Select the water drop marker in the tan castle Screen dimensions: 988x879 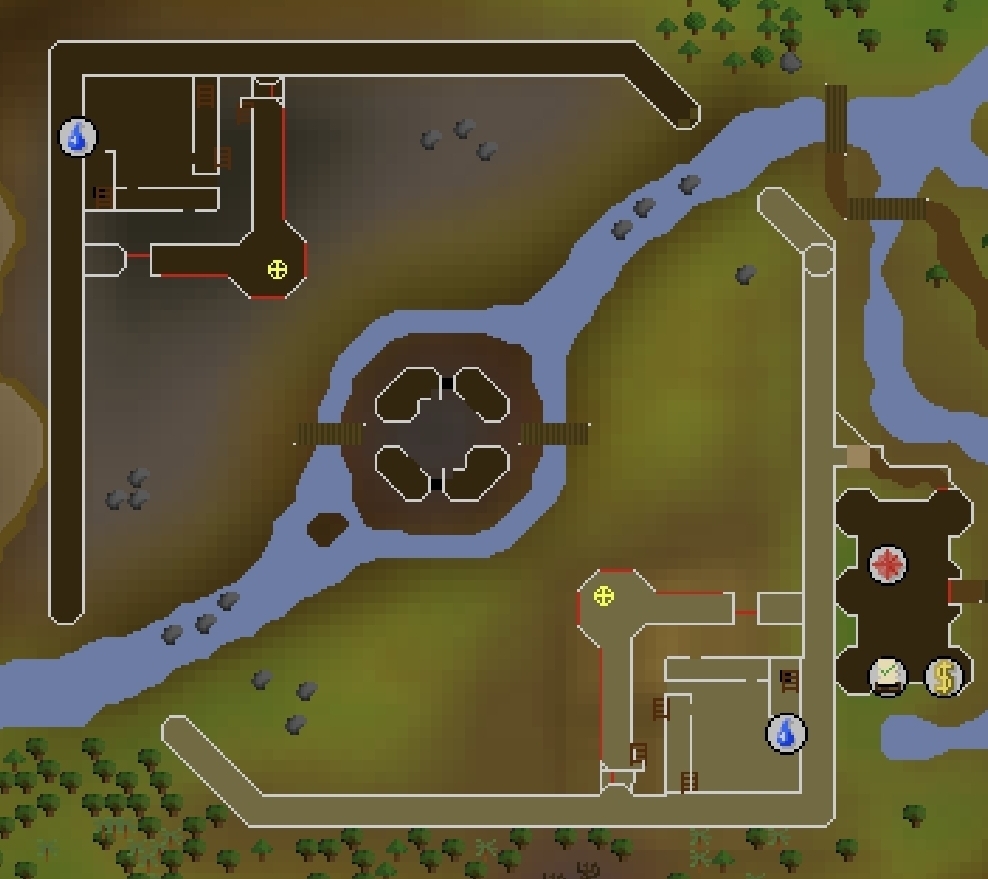pyautogui.click(x=786, y=733)
